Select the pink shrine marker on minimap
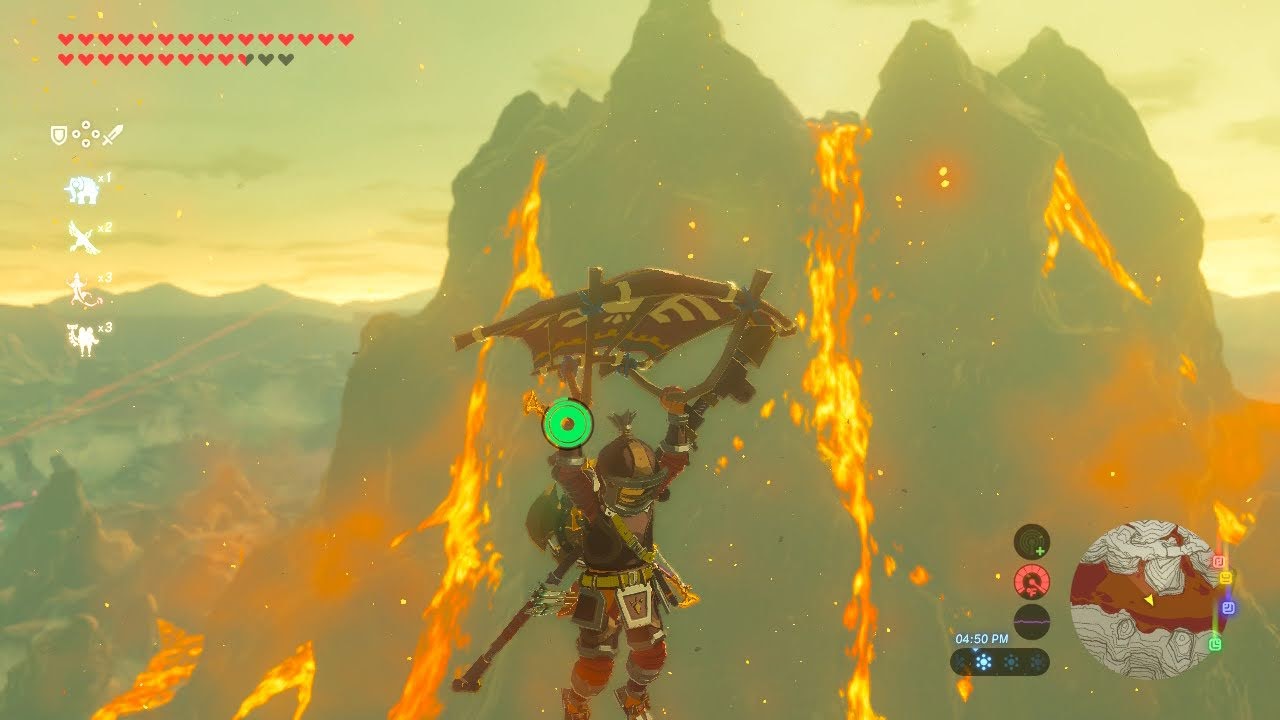Viewport: 1280px width, 720px height. (x=1218, y=562)
